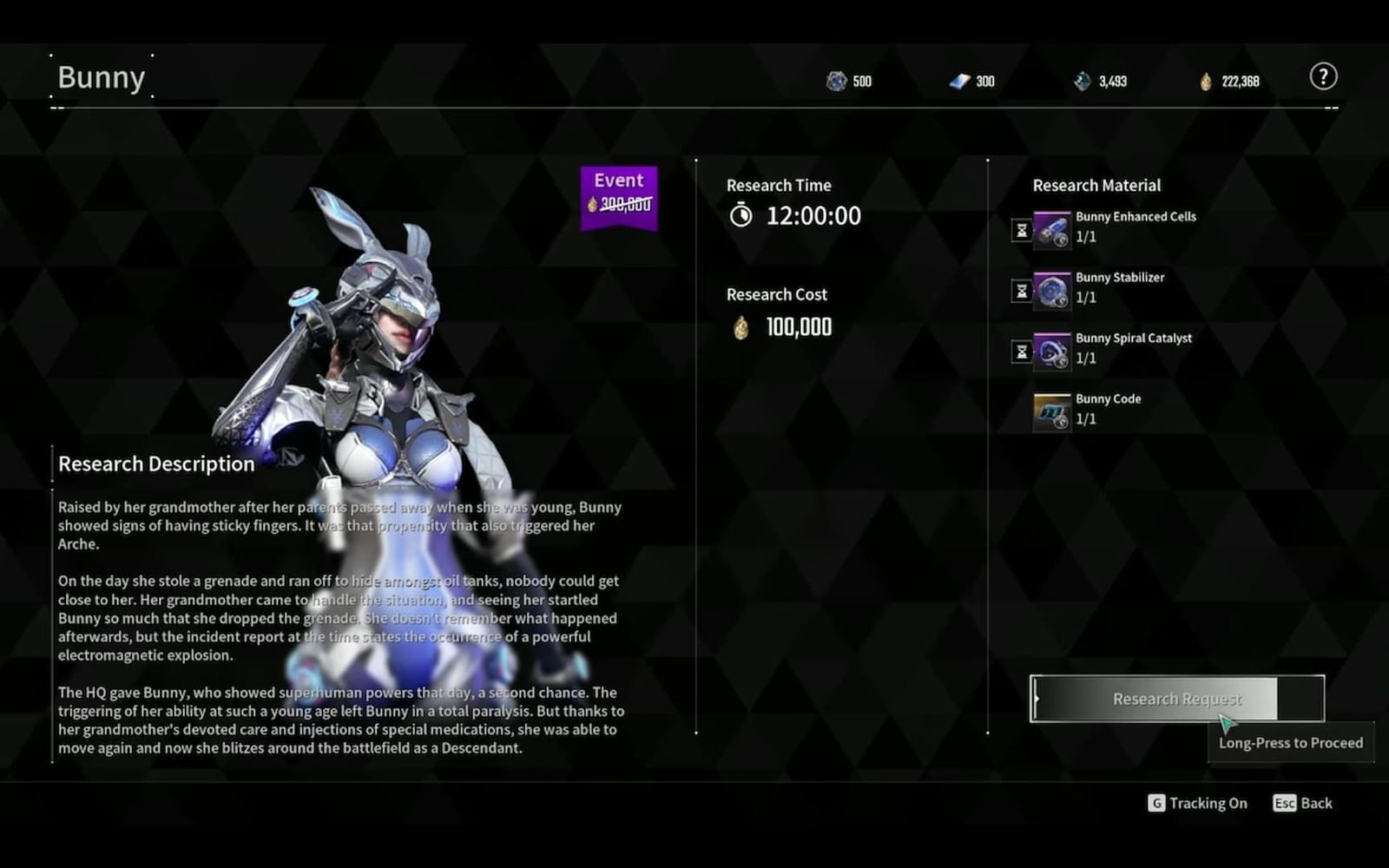
Task: Click the blue card currency icon showing 300
Action: (958, 81)
